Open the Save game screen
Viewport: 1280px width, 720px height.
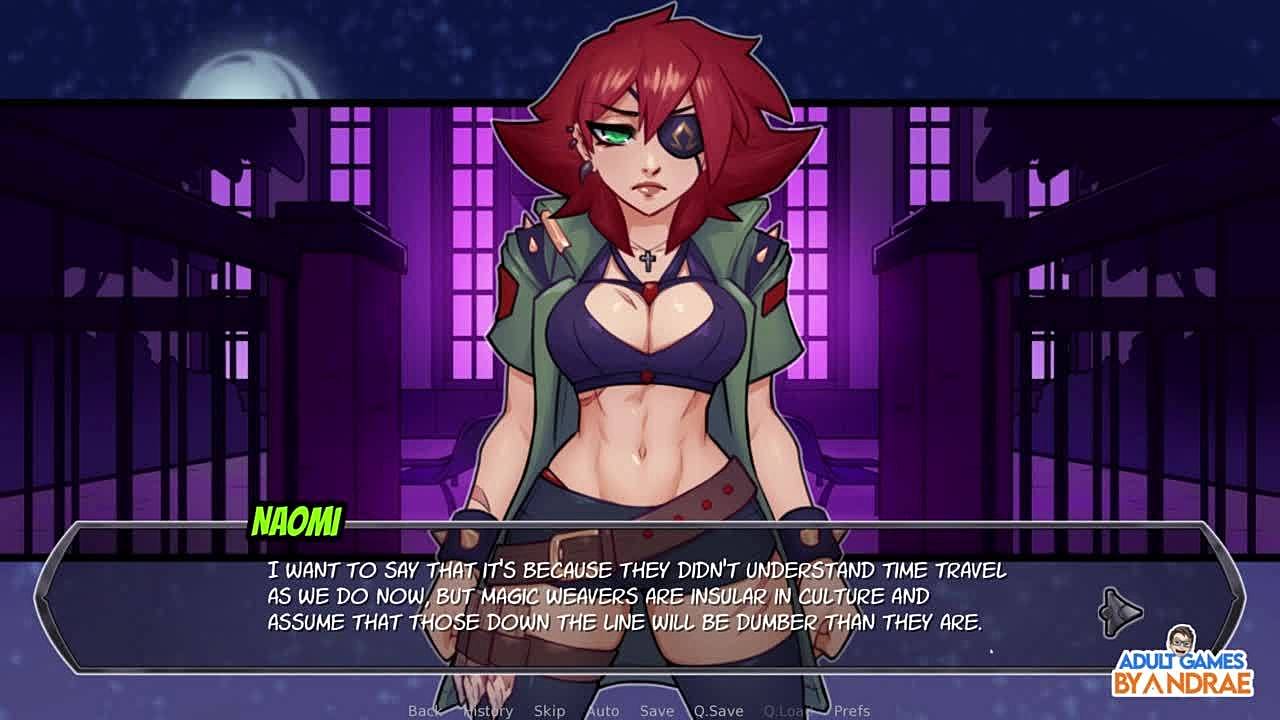tap(657, 711)
